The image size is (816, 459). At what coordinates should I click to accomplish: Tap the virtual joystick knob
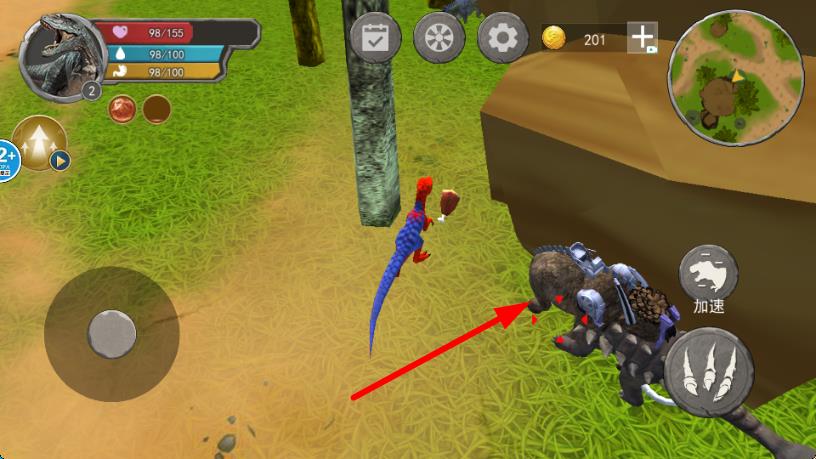tap(111, 333)
